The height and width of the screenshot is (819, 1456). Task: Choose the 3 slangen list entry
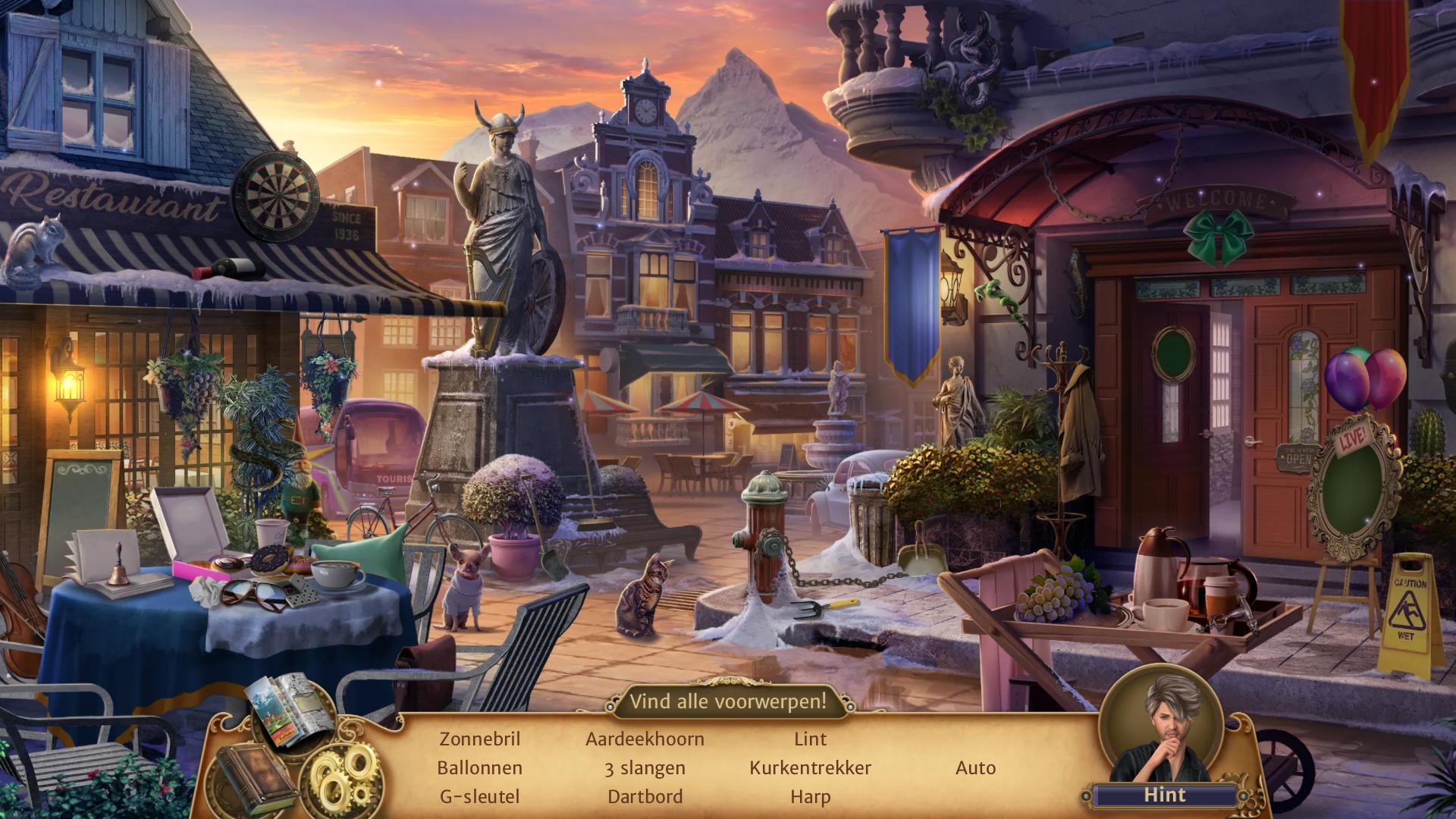coord(645,767)
